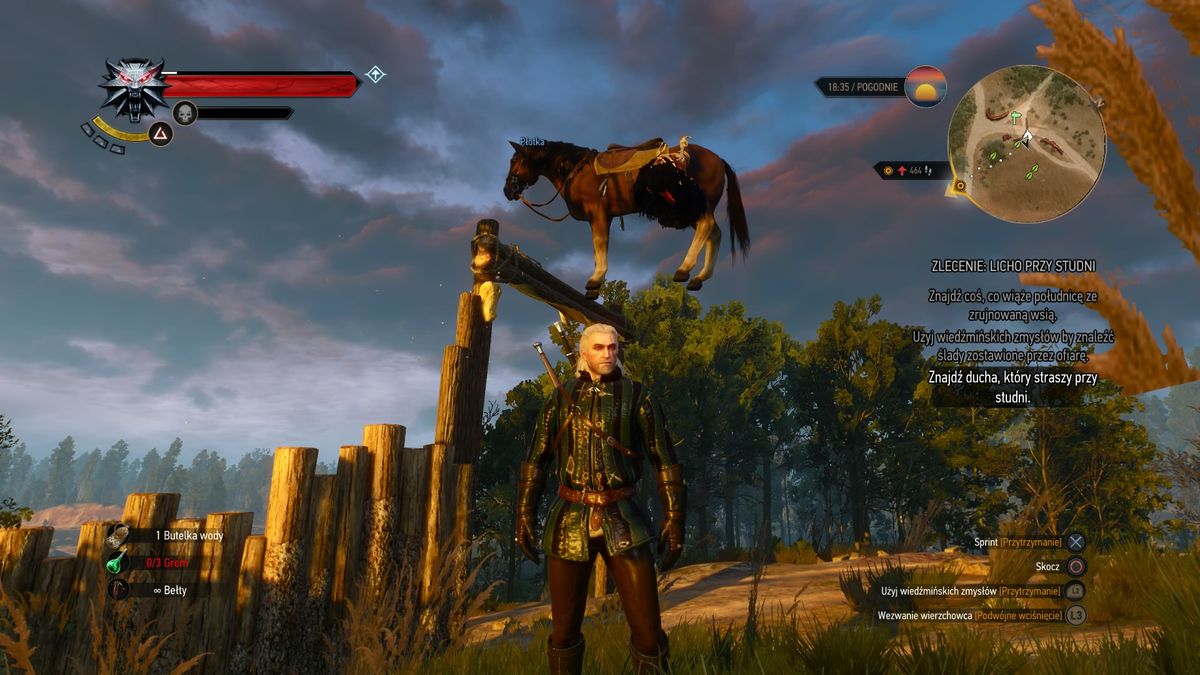Click the wolf medallion icon

click(133, 86)
